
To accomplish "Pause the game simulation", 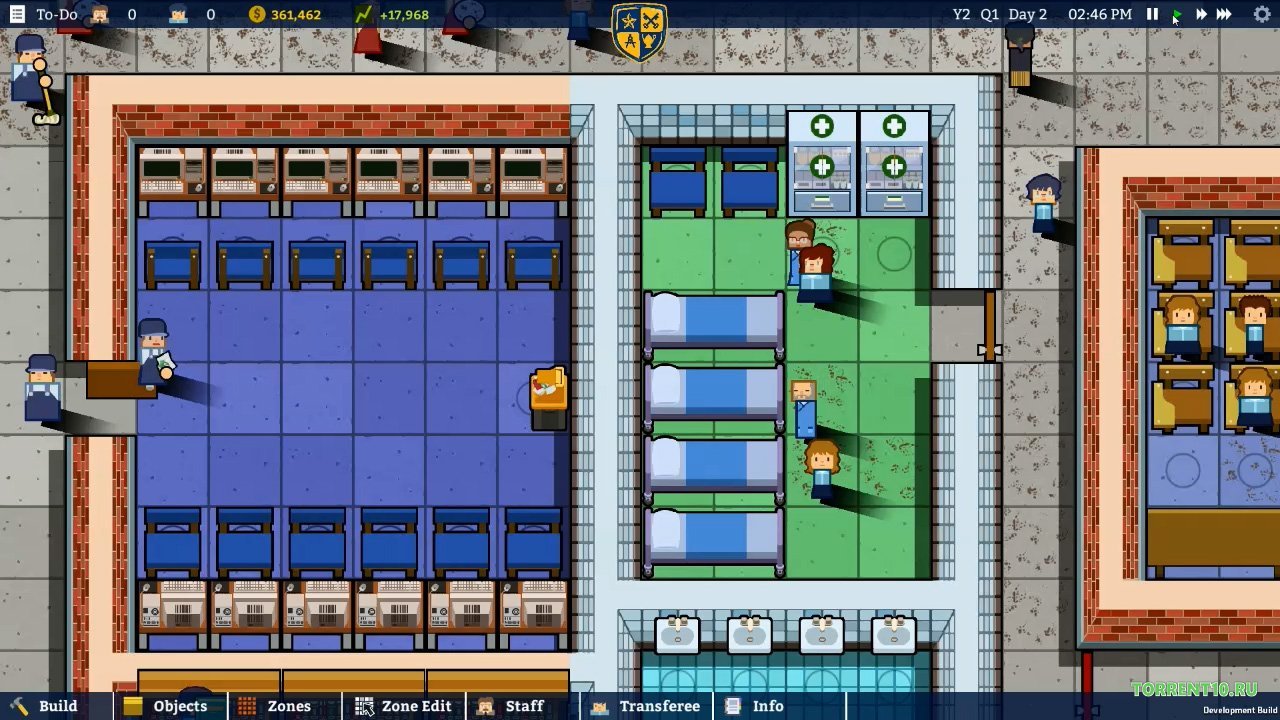I will tap(1153, 14).
